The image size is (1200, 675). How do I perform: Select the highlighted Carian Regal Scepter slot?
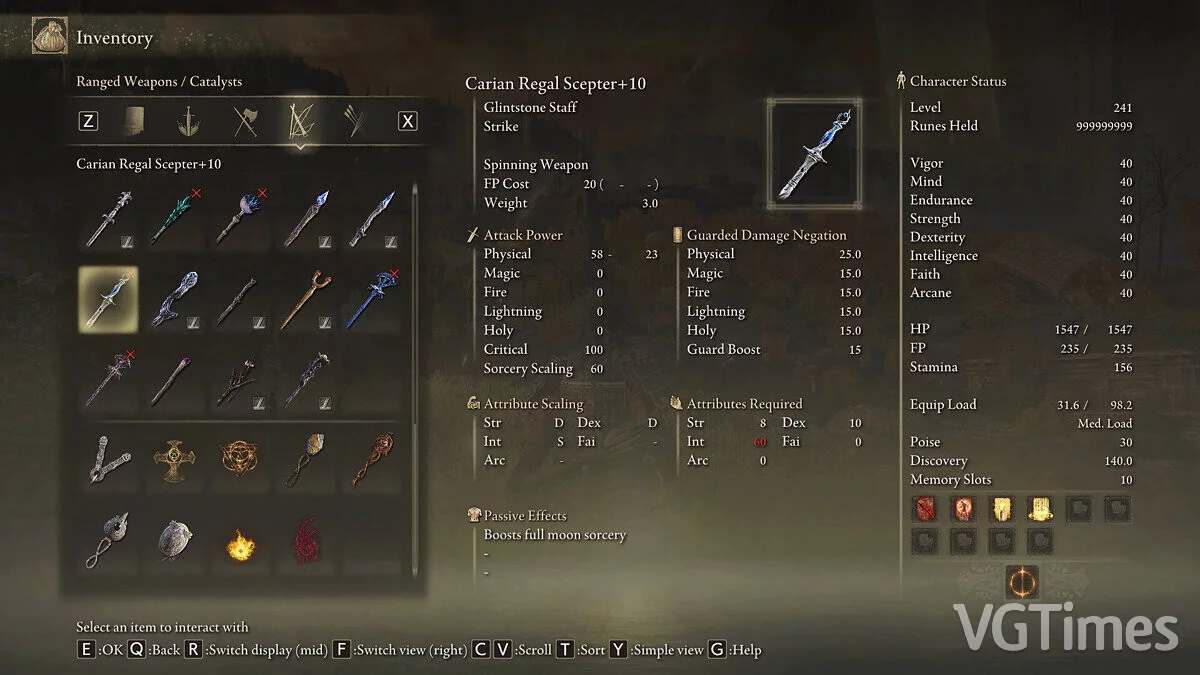(108, 300)
